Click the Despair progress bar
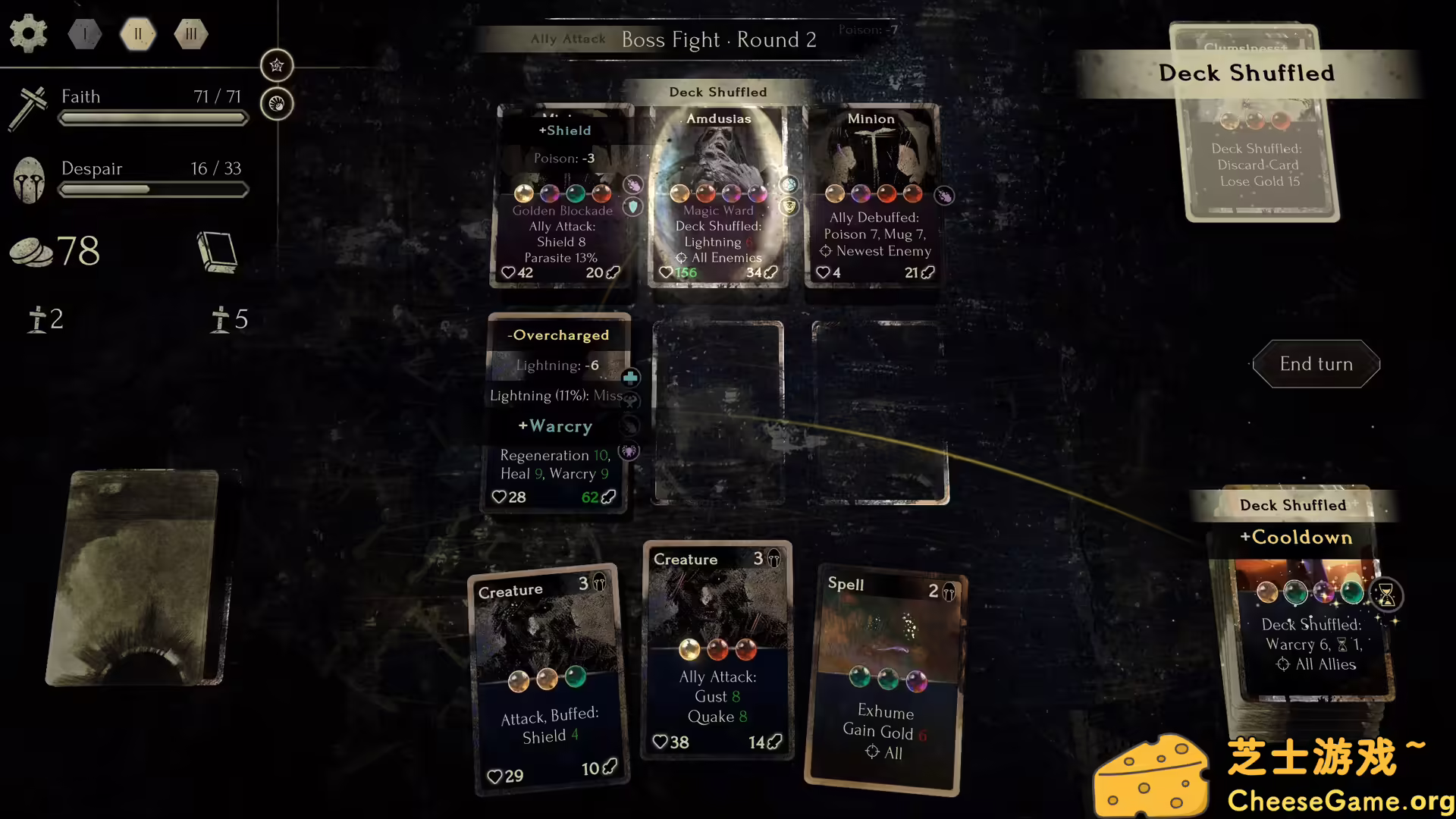 153,190
